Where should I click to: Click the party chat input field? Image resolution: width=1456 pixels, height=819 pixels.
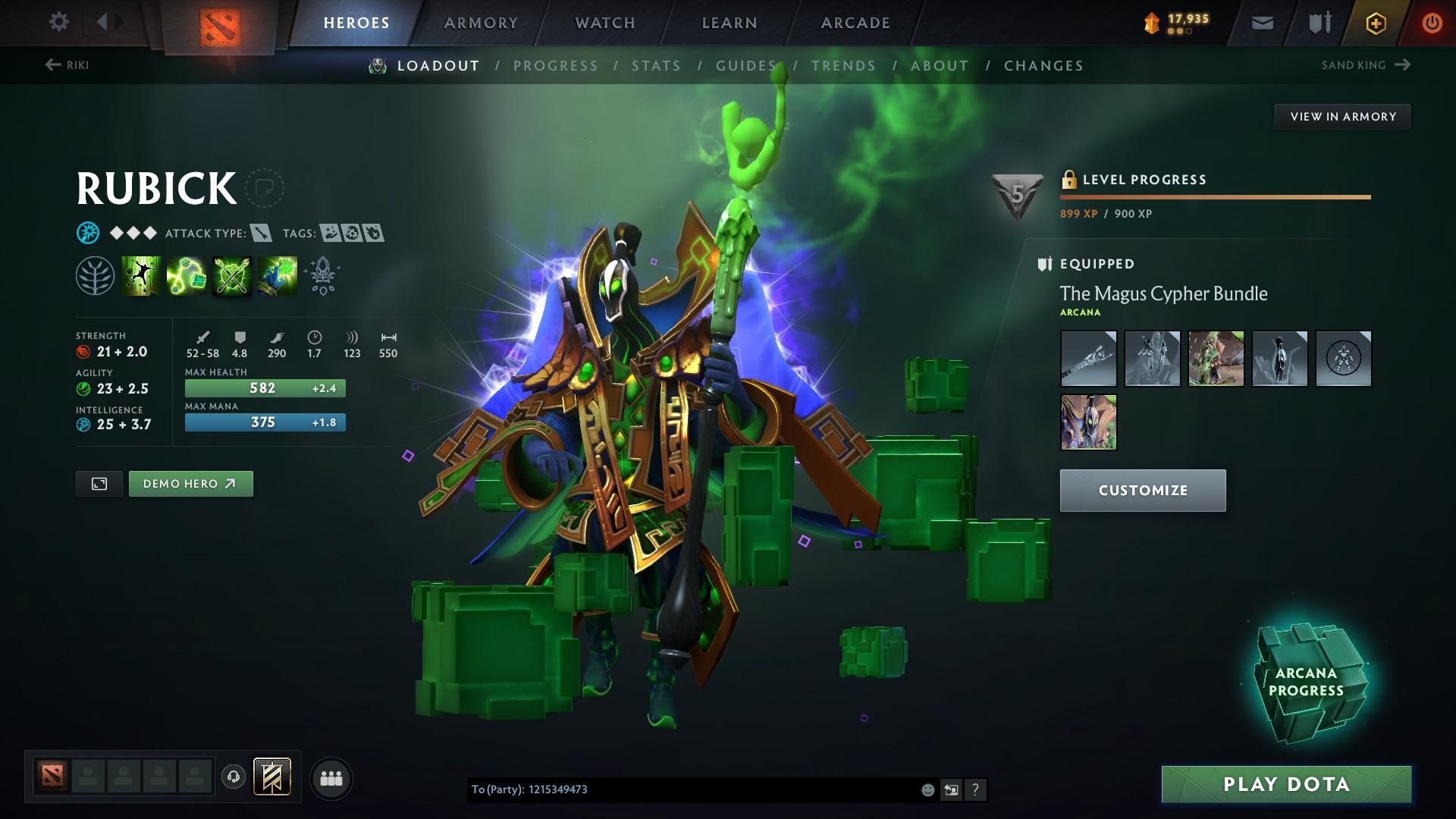point(682,789)
